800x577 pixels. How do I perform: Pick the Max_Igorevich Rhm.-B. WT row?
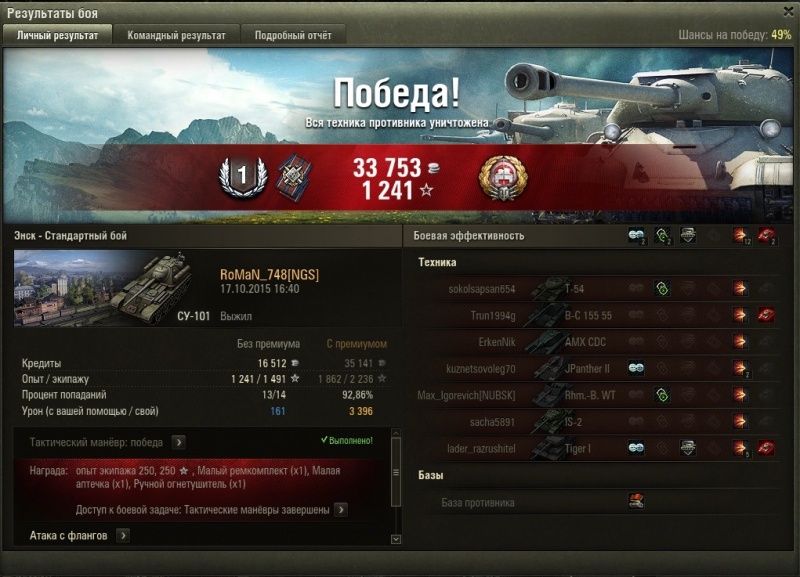[x=600, y=395]
